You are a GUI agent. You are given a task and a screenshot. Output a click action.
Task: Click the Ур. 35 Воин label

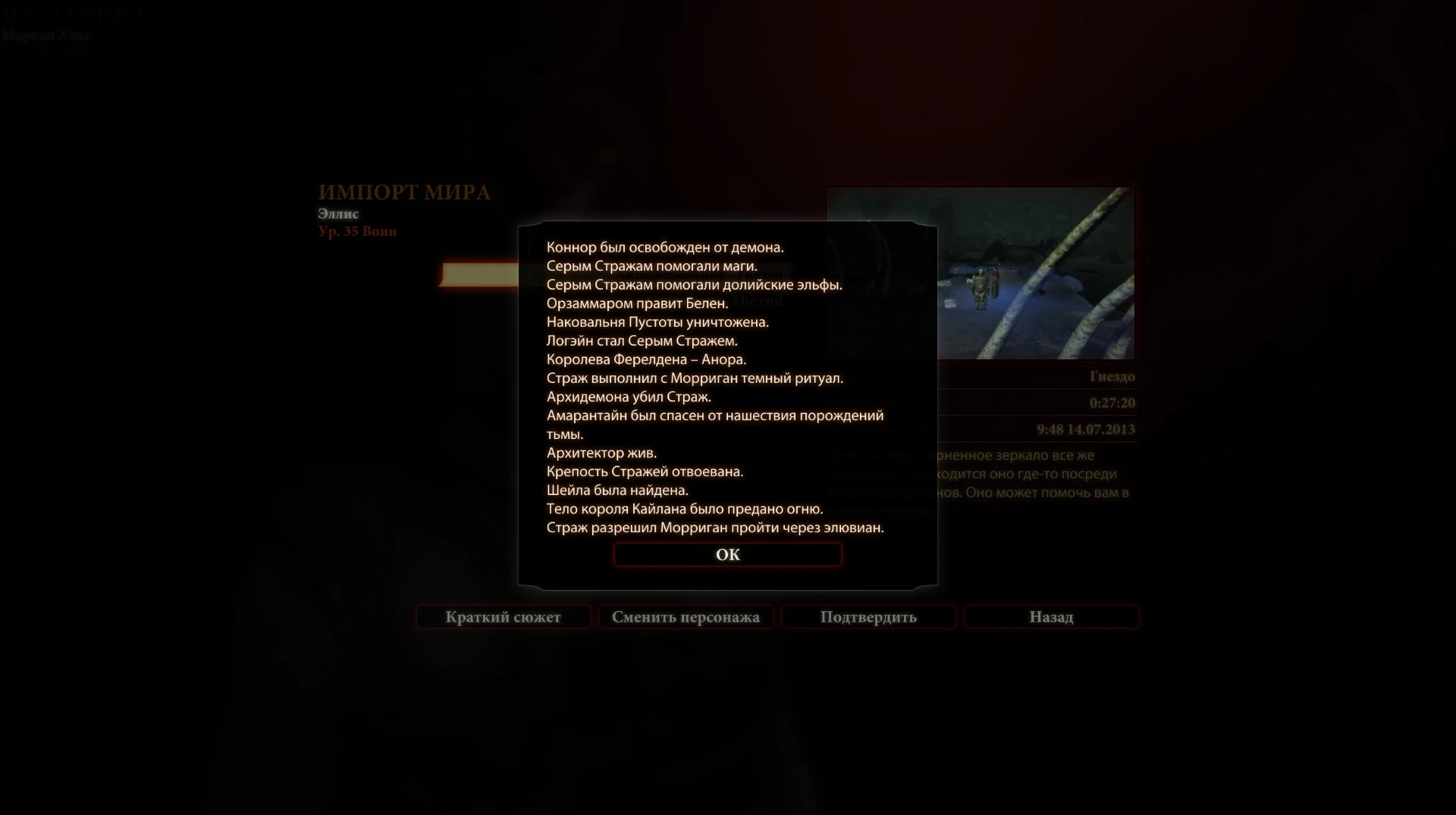357,231
